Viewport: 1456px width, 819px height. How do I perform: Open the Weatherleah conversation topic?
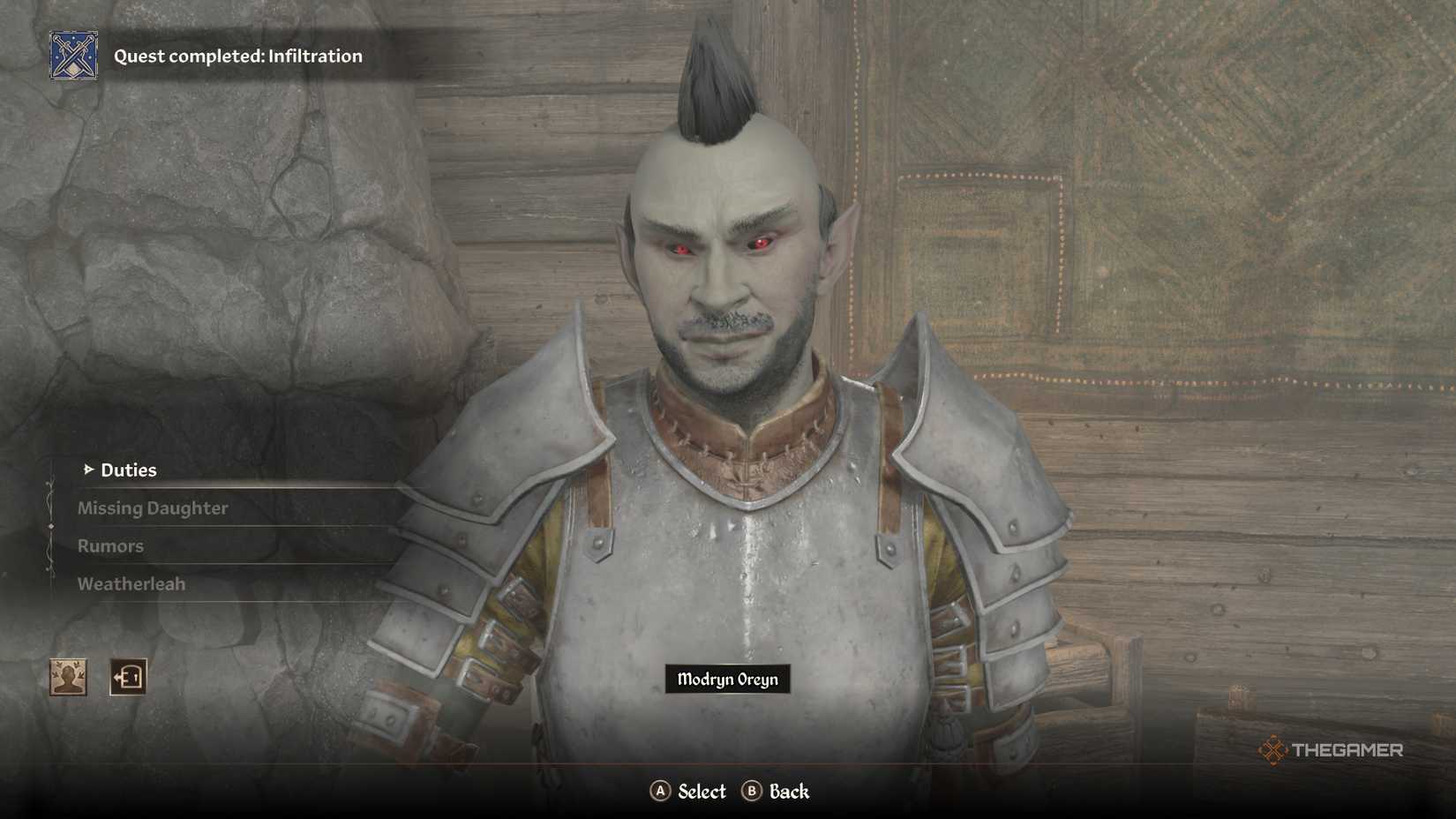coord(131,583)
